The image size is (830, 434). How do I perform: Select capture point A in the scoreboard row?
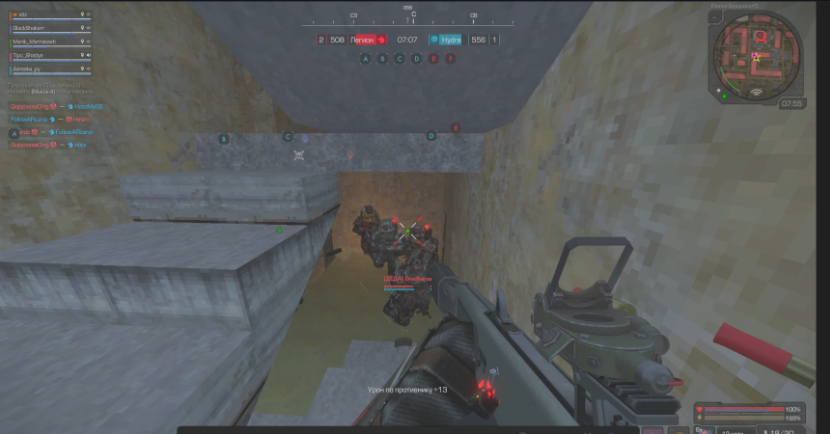click(x=366, y=59)
